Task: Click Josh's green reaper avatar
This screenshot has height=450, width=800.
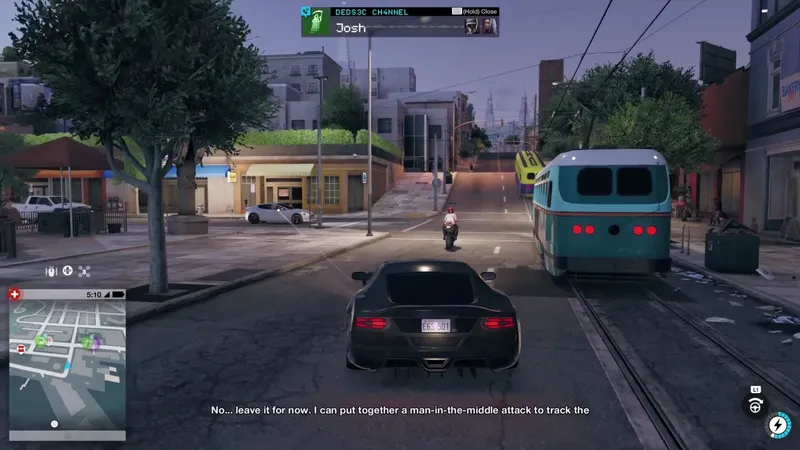Action: 316,23
